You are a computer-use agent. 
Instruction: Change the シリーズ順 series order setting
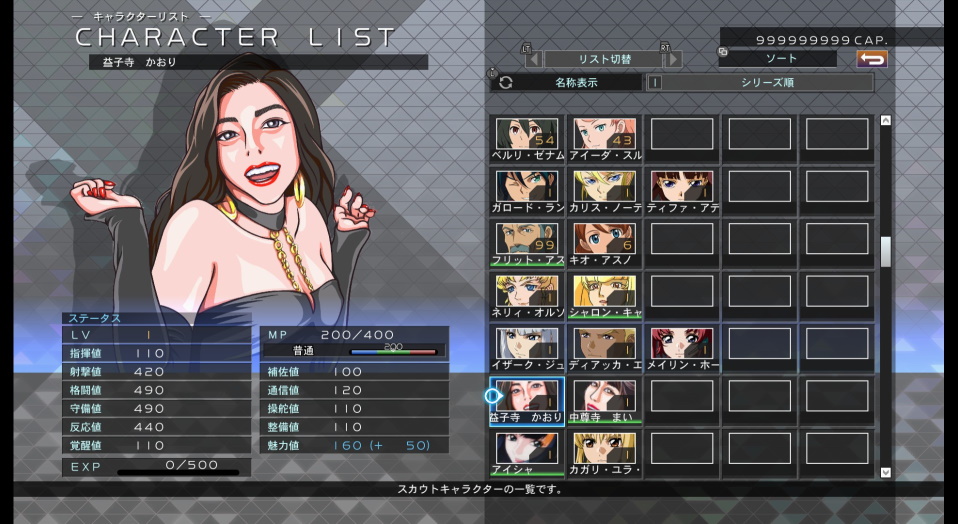coord(767,83)
